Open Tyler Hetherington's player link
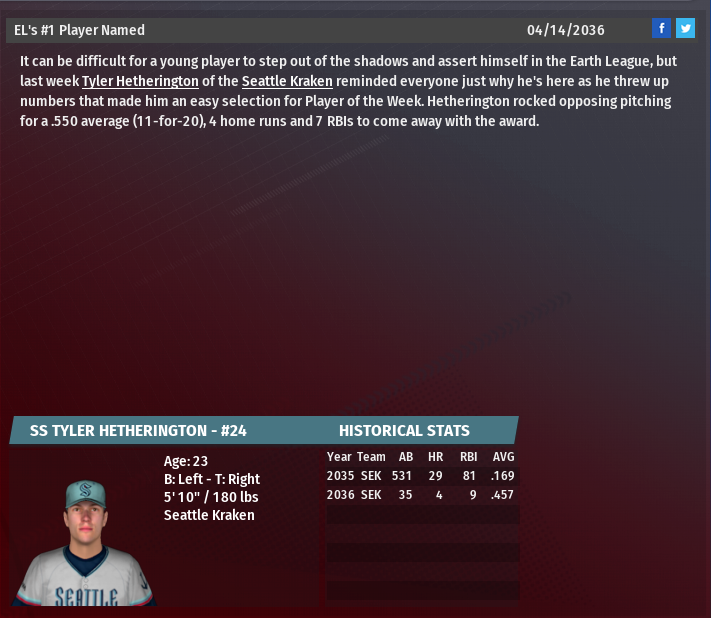 [140, 81]
